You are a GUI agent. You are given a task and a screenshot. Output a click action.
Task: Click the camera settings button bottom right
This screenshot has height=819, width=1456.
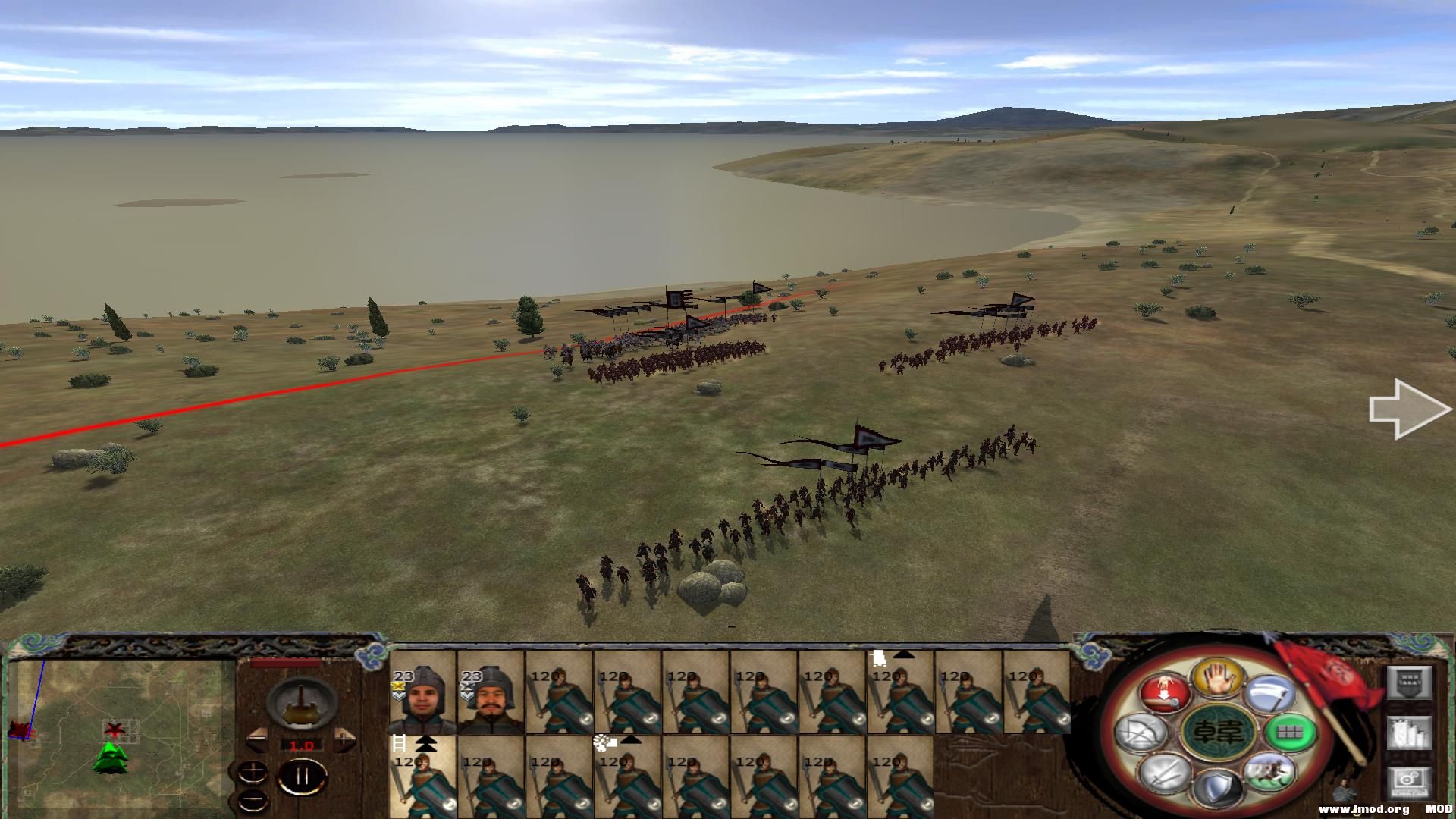tap(1409, 782)
